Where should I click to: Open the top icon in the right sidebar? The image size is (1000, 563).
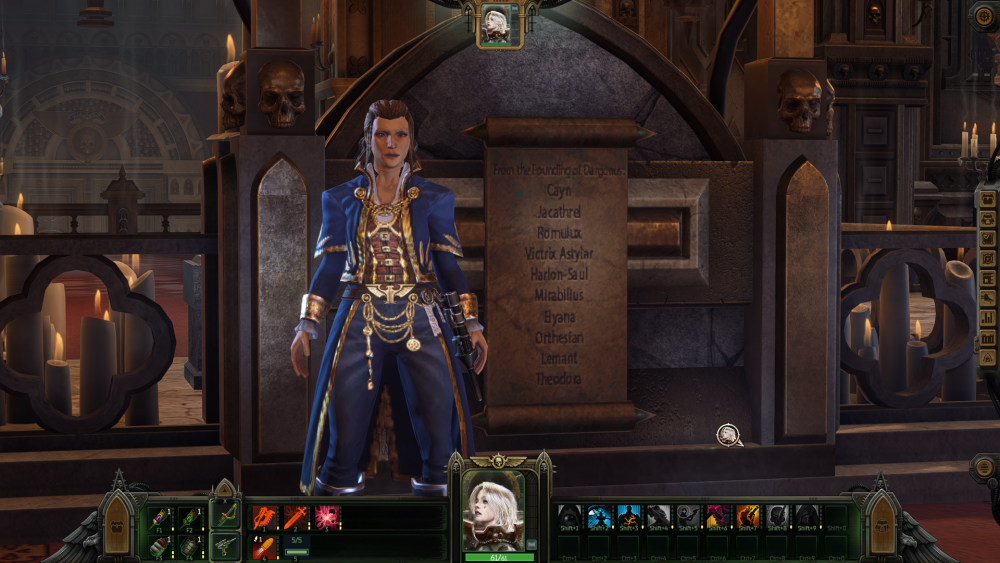point(988,198)
